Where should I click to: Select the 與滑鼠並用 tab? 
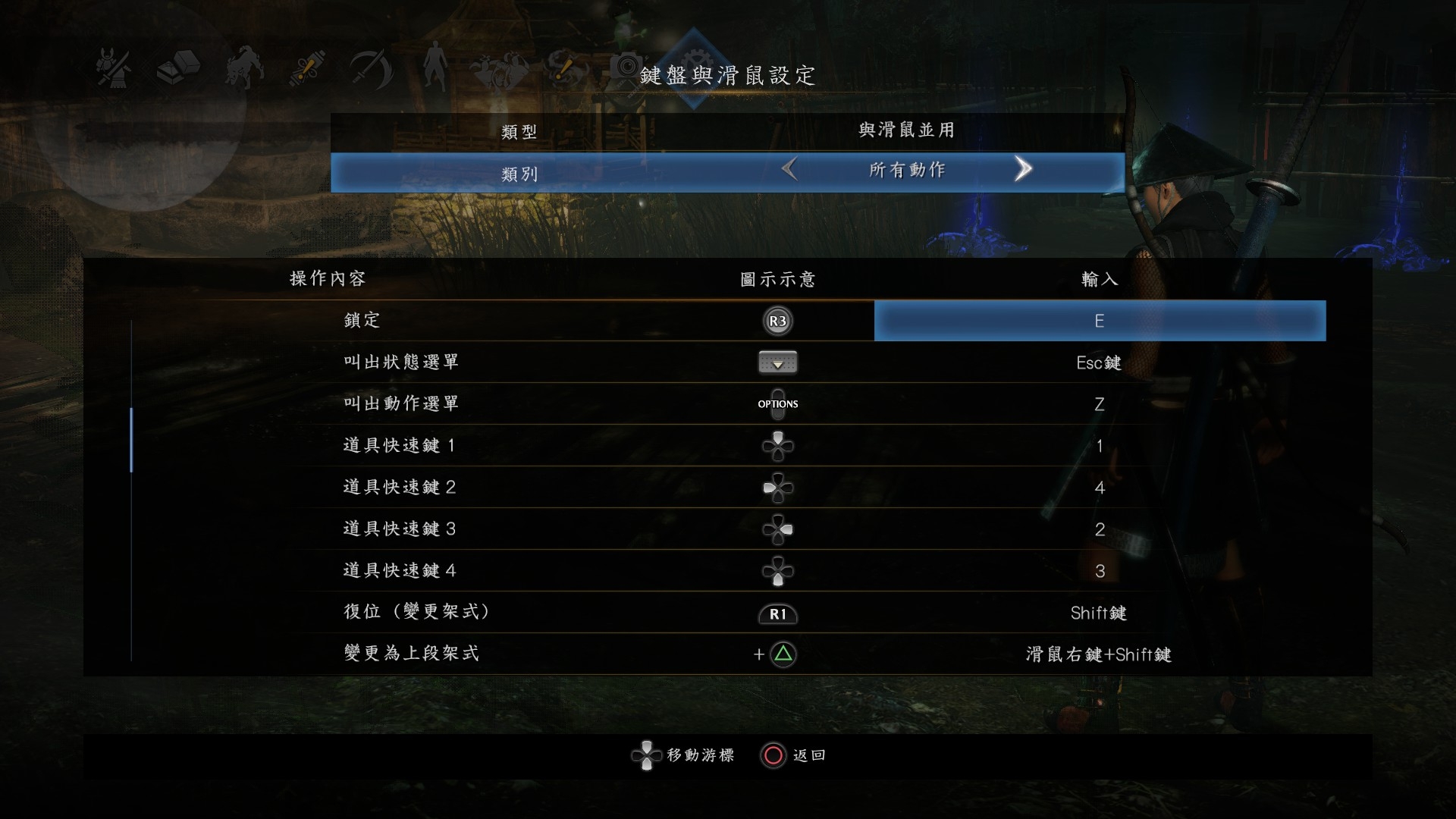pos(905,130)
